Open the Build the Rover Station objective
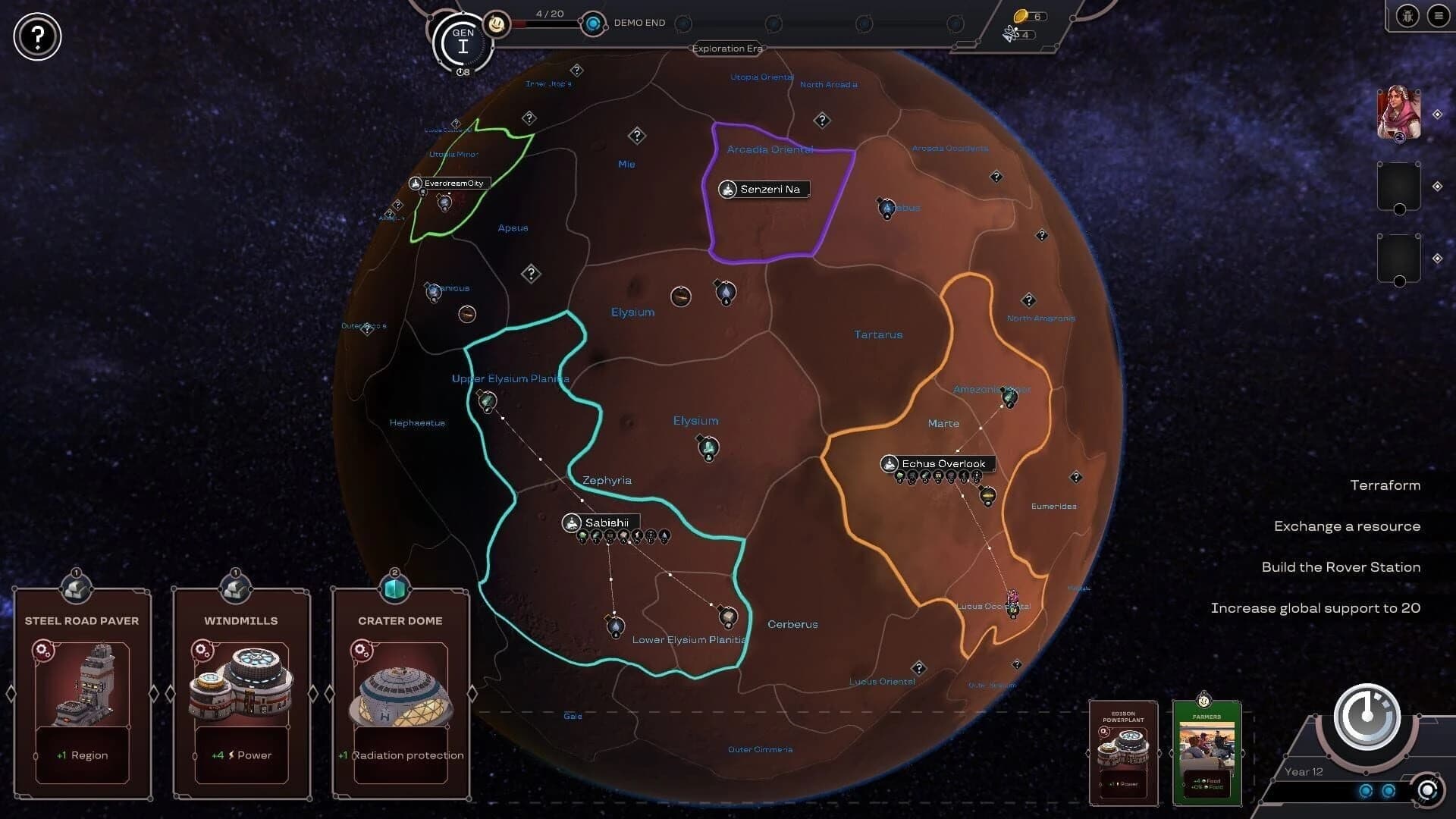Image resolution: width=1456 pixels, height=819 pixels. 1340,566
